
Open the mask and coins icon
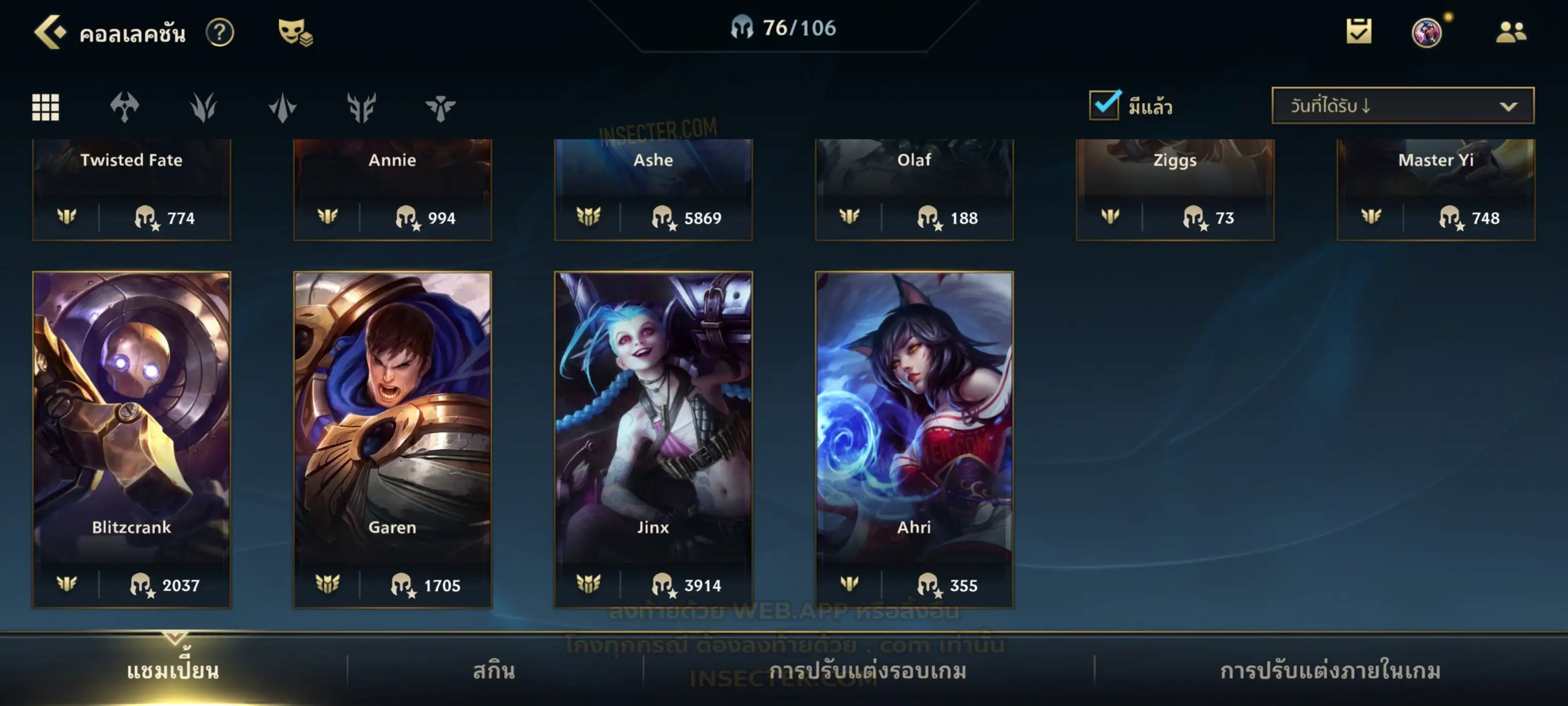point(295,32)
